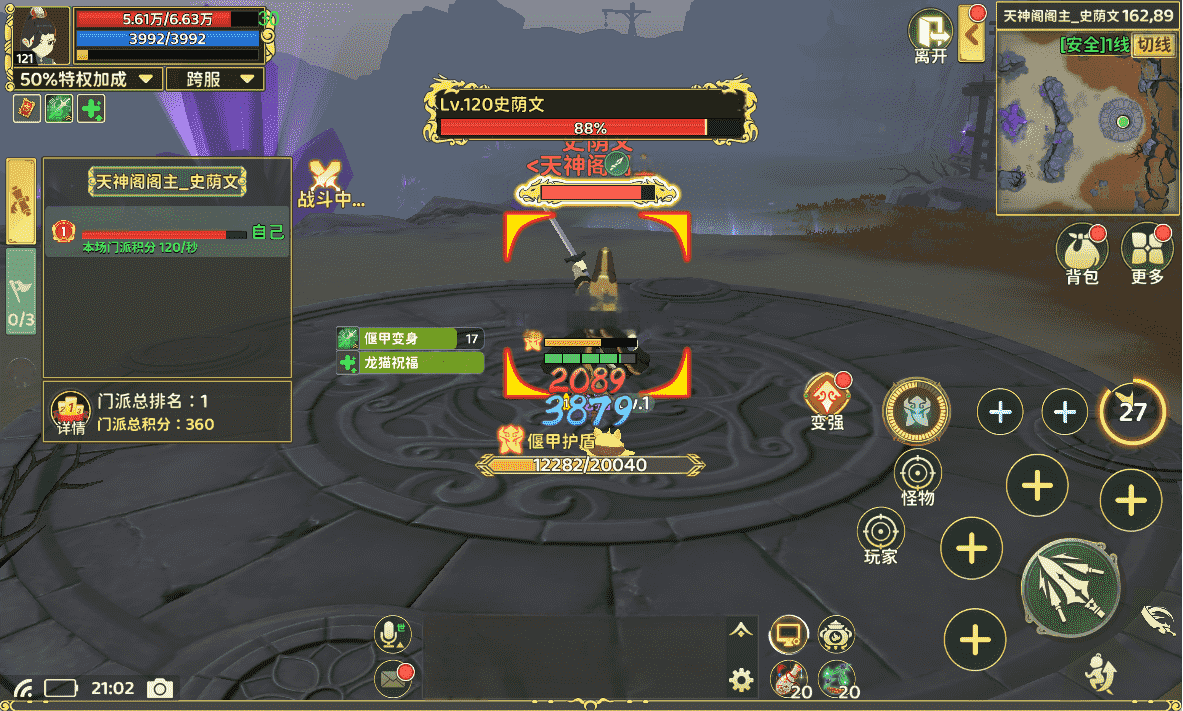Target nearest player with 玩家 button

pos(881,537)
